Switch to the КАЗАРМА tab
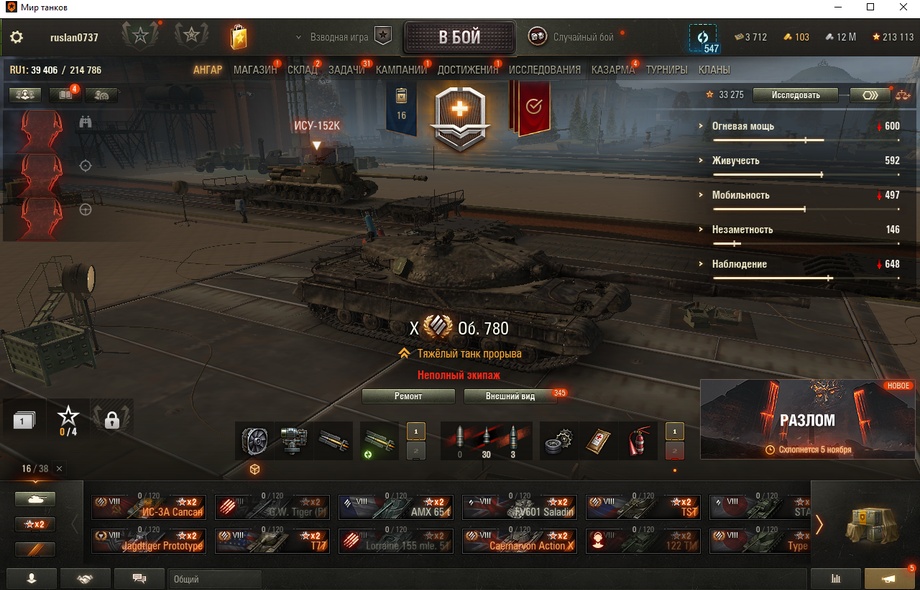 pos(612,70)
